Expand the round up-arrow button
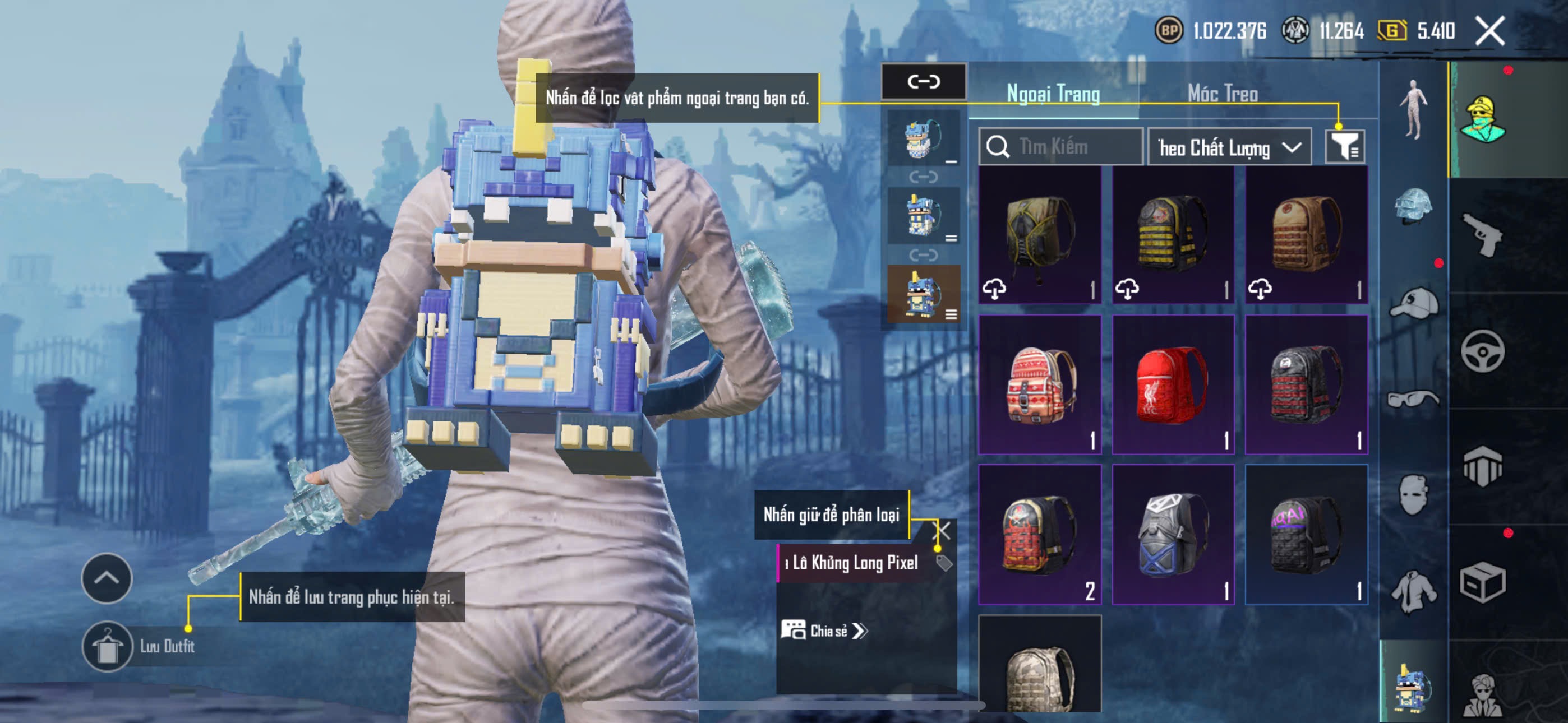 pos(107,577)
